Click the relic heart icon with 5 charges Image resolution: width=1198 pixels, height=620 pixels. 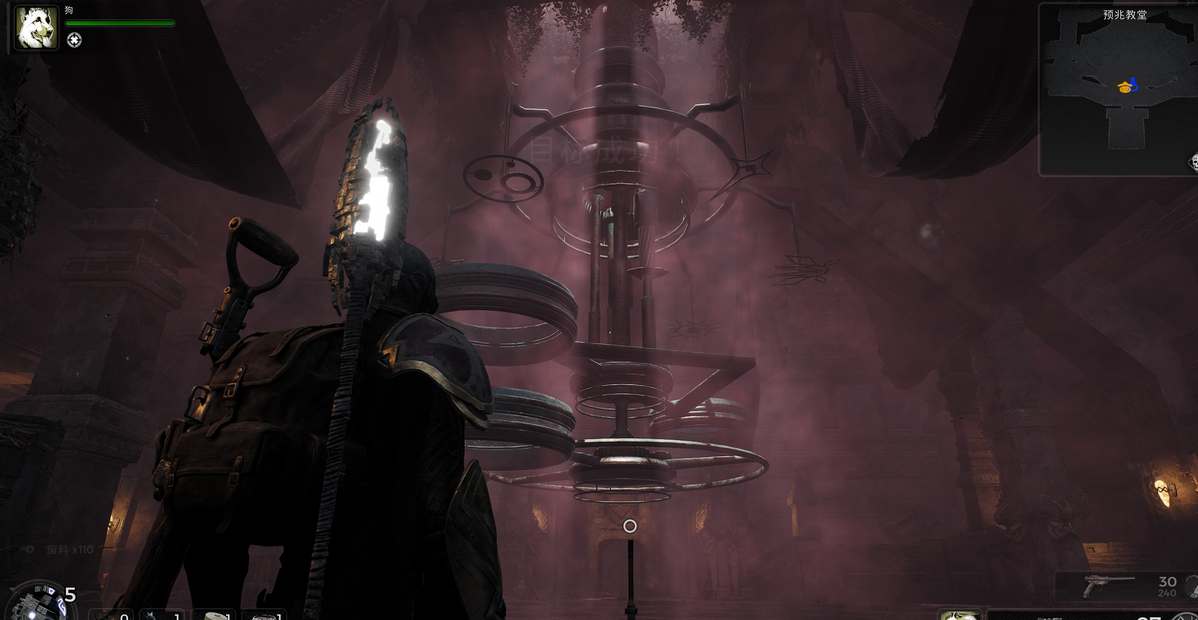[33, 602]
